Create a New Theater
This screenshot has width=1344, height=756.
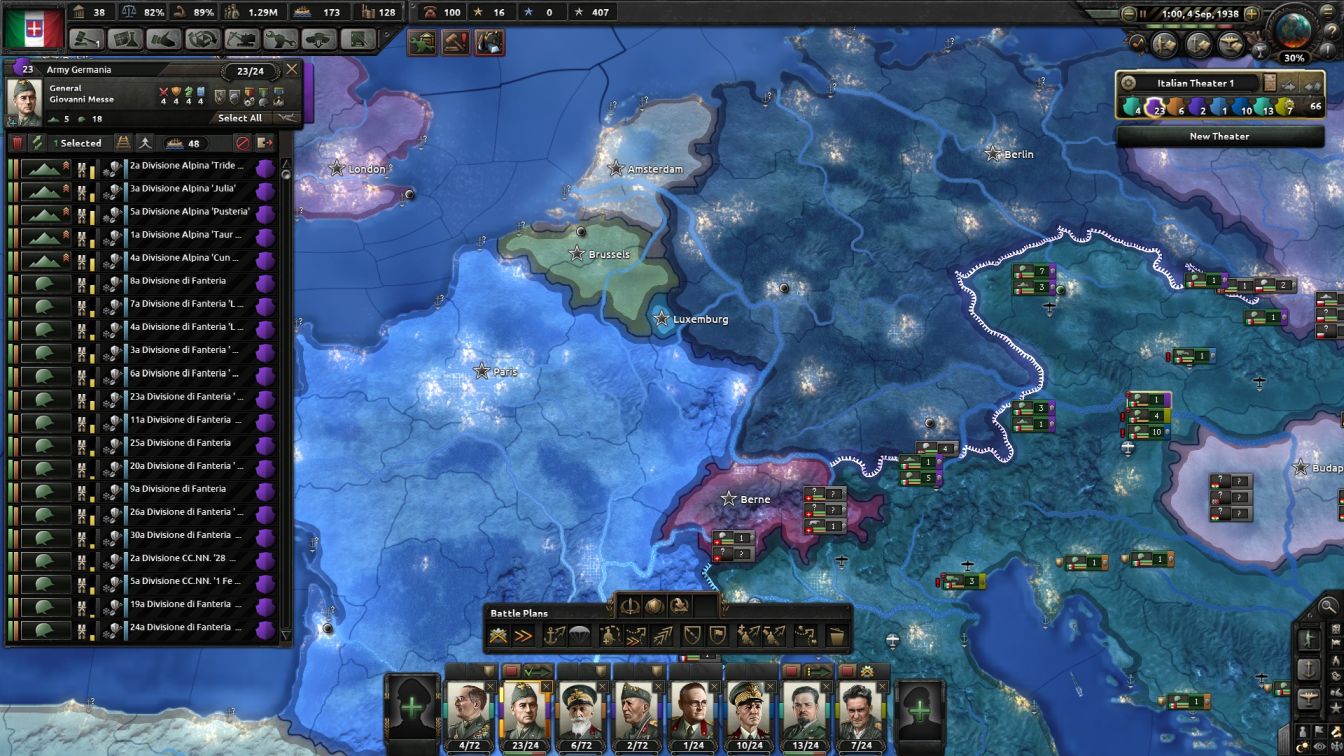(x=1220, y=136)
